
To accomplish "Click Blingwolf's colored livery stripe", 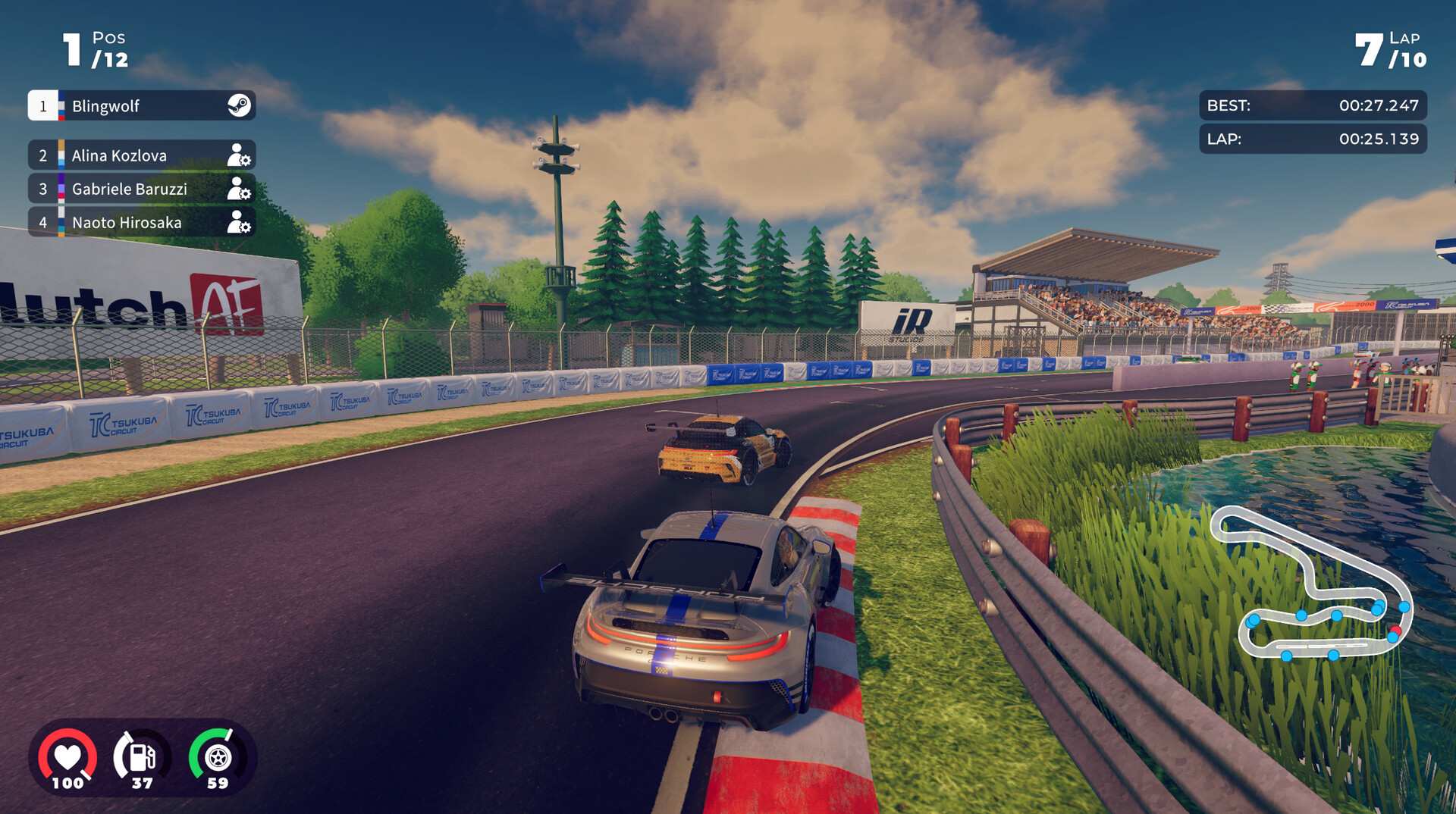I will [x=61, y=106].
